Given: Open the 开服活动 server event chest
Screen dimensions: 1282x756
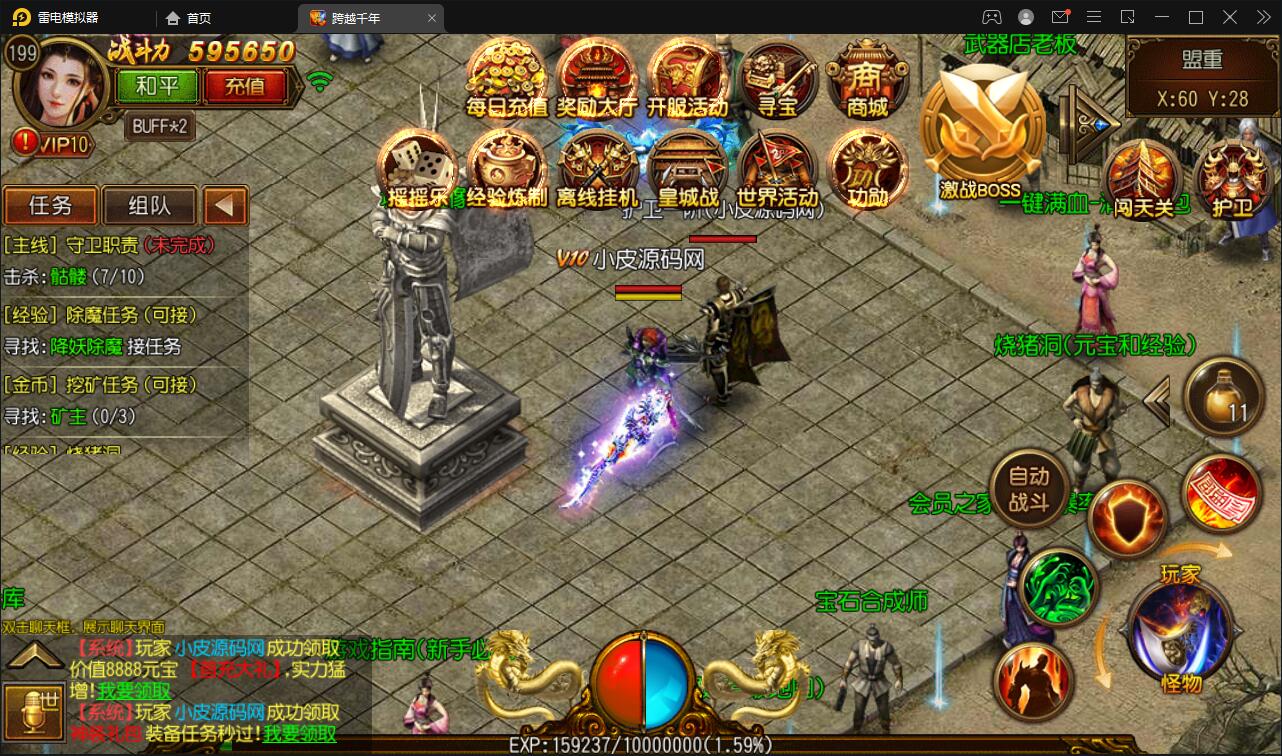Looking at the screenshot, I should [687, 77].
